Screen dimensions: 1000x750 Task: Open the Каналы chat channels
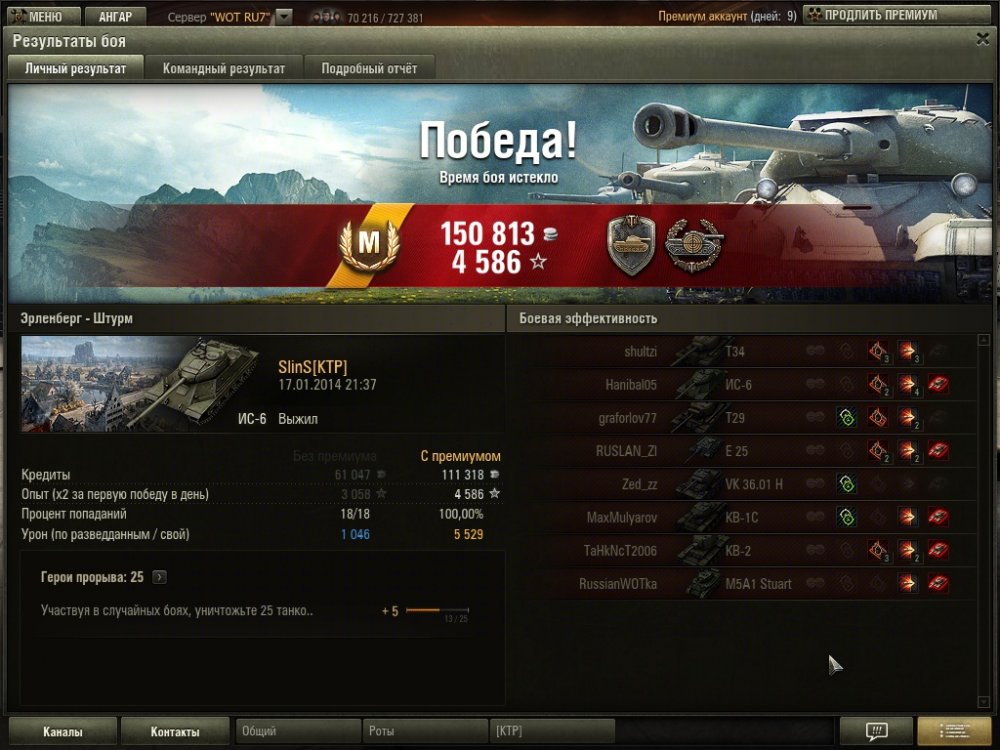click(x=62, y=731)
